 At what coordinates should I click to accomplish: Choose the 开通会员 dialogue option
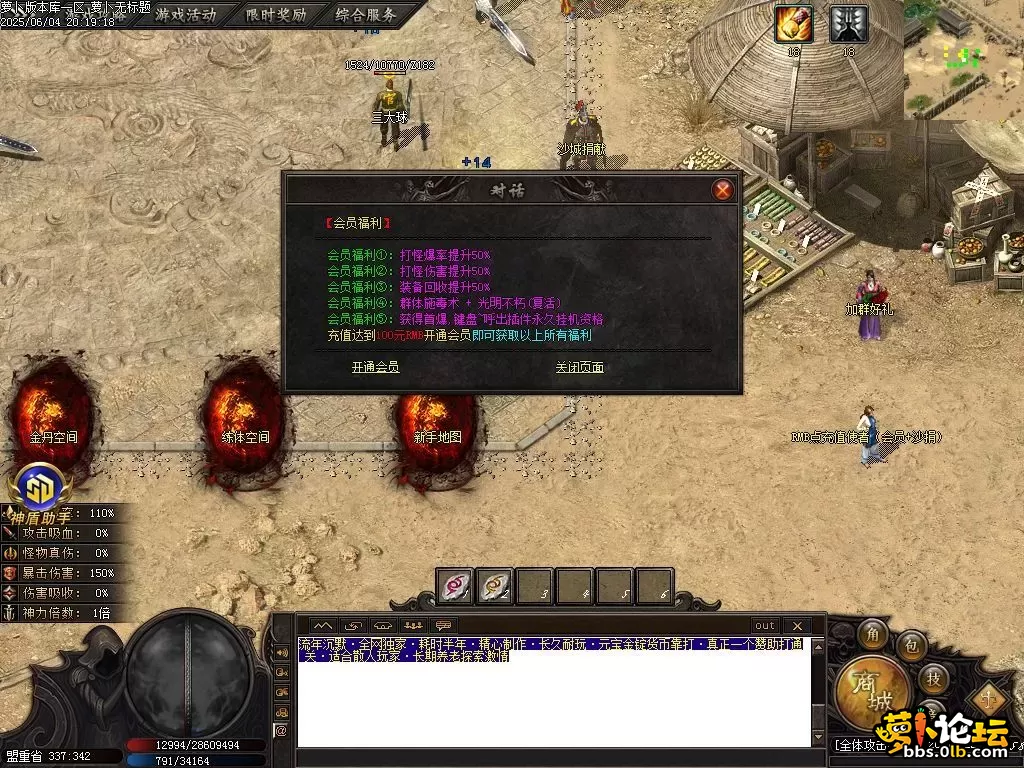(375, 367)
